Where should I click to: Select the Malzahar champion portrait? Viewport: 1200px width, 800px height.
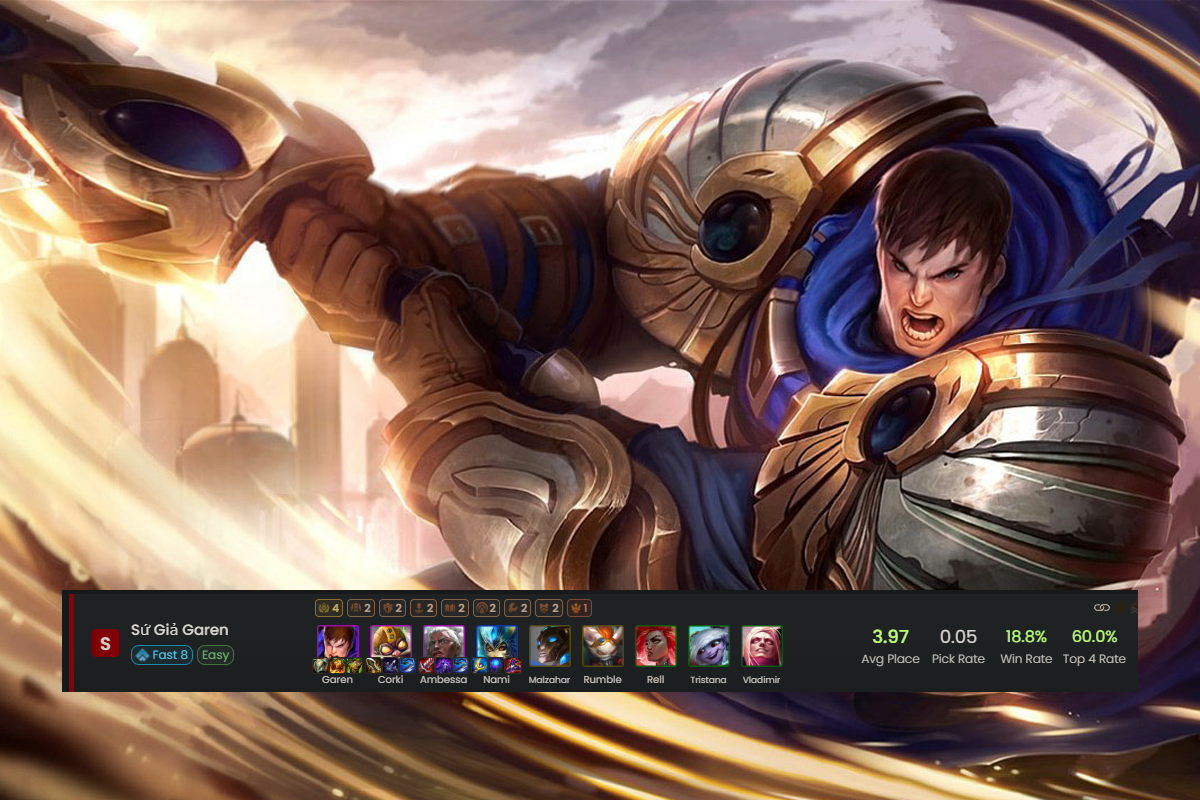pyautogui.click(x=549, y=645)
